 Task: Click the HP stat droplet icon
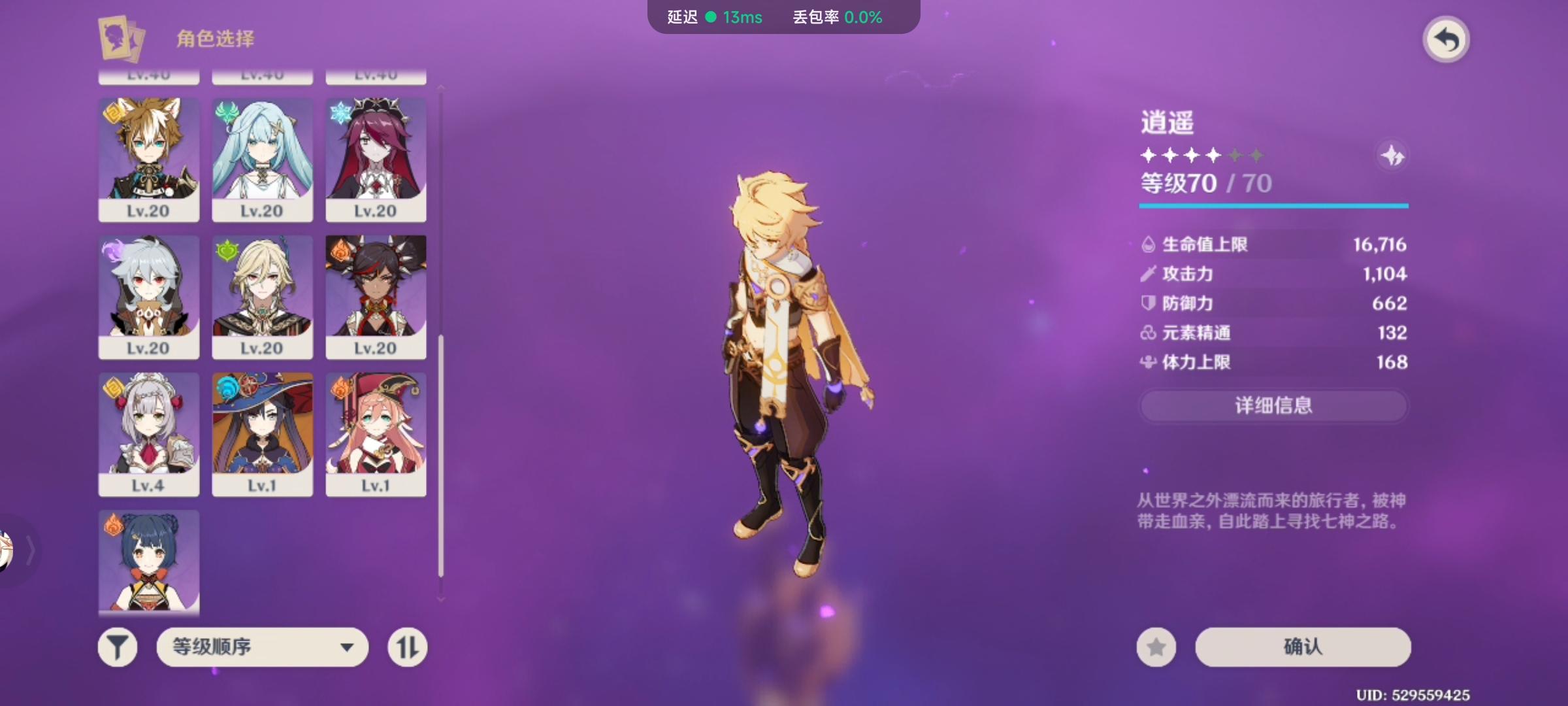pyautogui.click(x=1147, y=244)
